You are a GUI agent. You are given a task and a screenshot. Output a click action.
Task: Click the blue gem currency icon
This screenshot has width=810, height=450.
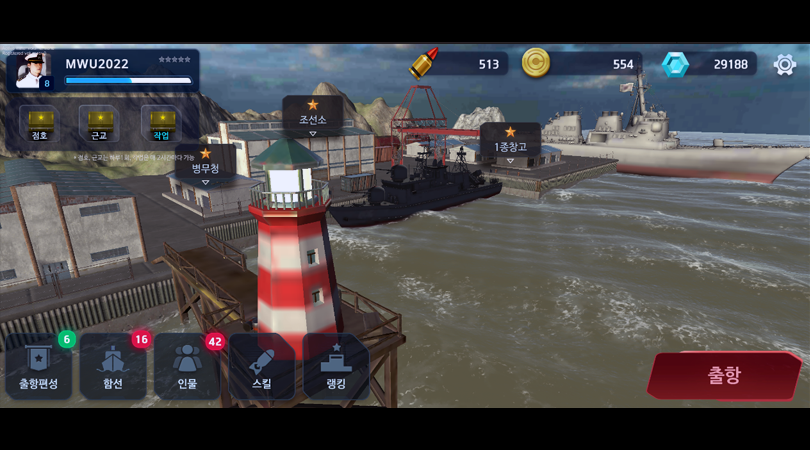[675, 64]
